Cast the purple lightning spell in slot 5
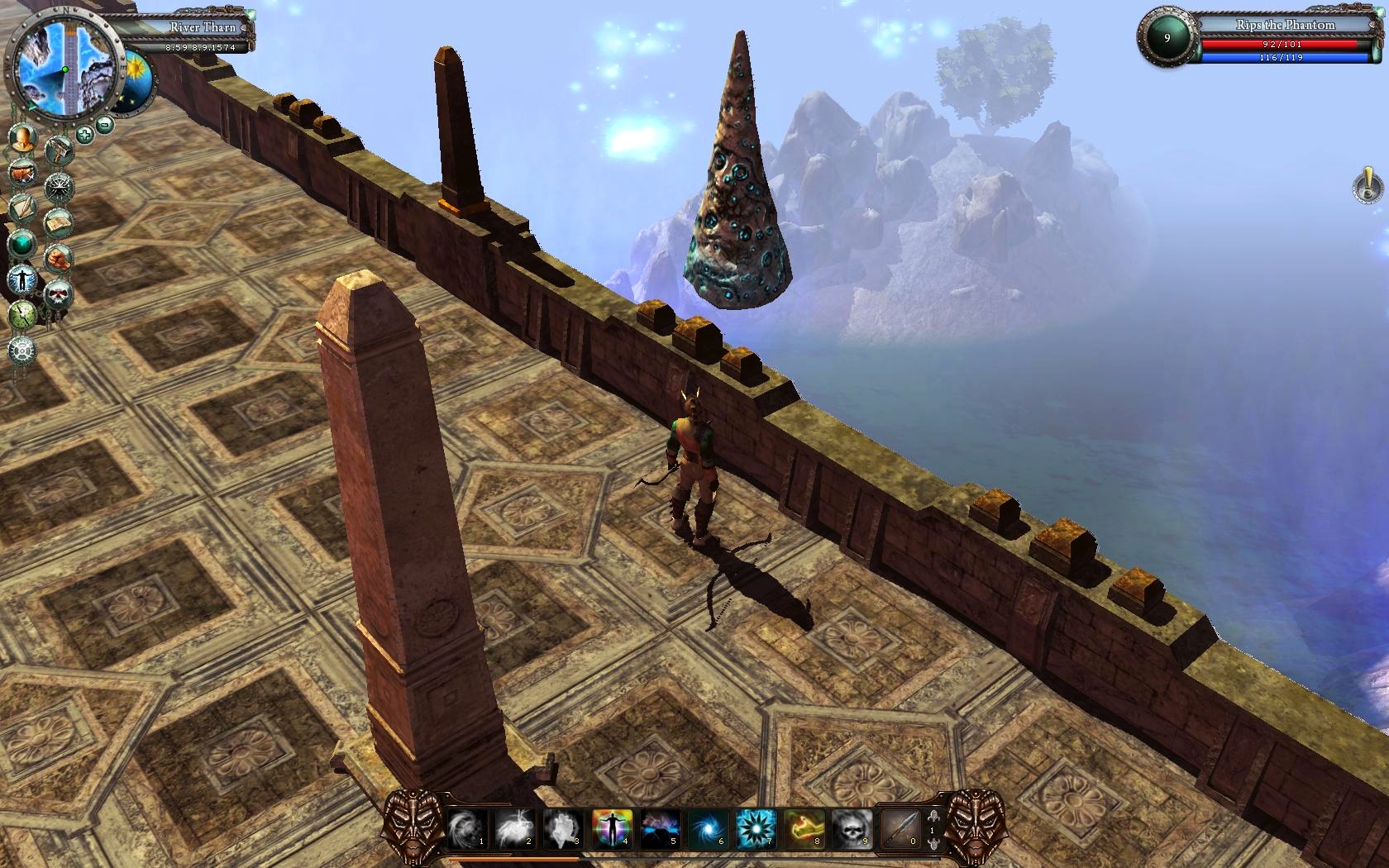This screenshot has height=868, width=1389. pyautogui.click(x=661, y=827)
